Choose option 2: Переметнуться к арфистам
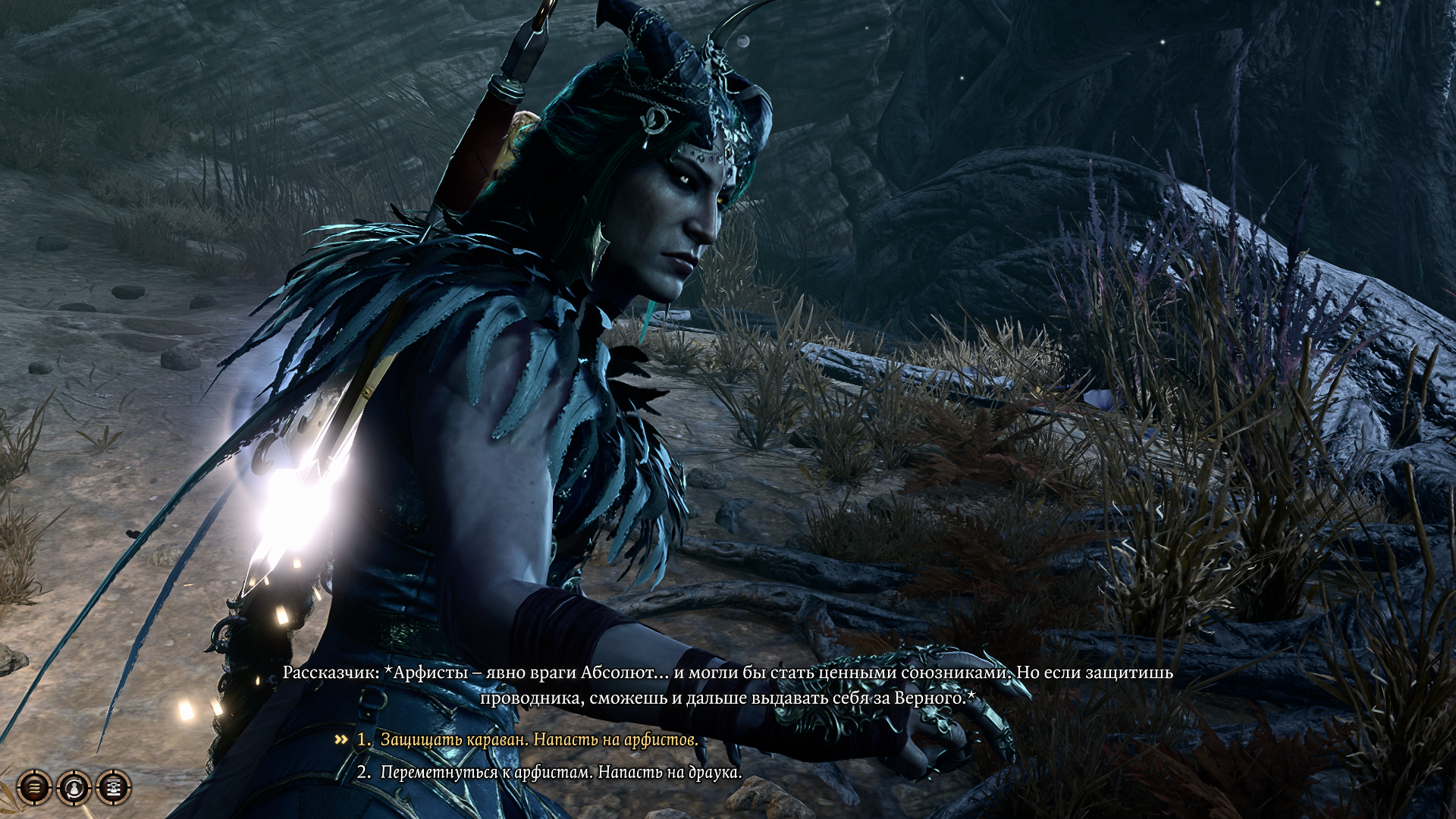1456x819 pixels. [x=560, y=772]
